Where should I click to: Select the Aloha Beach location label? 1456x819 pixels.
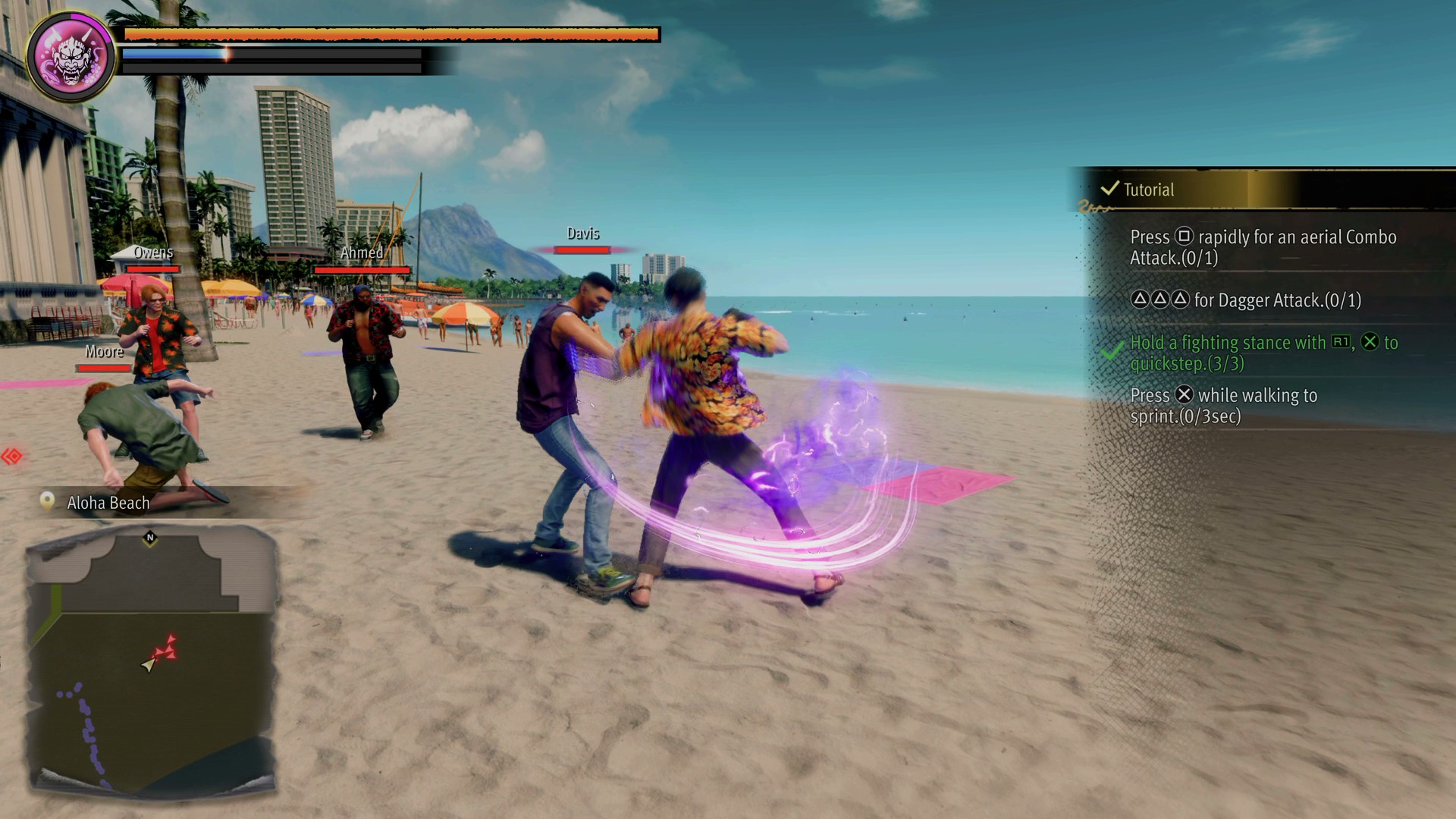(x=108, y=503)
